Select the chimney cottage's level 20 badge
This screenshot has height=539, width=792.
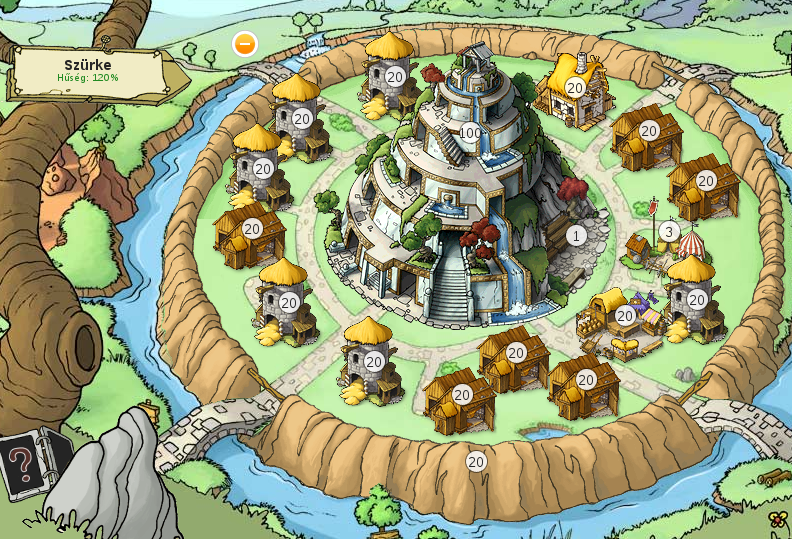[x=575, y=88]
